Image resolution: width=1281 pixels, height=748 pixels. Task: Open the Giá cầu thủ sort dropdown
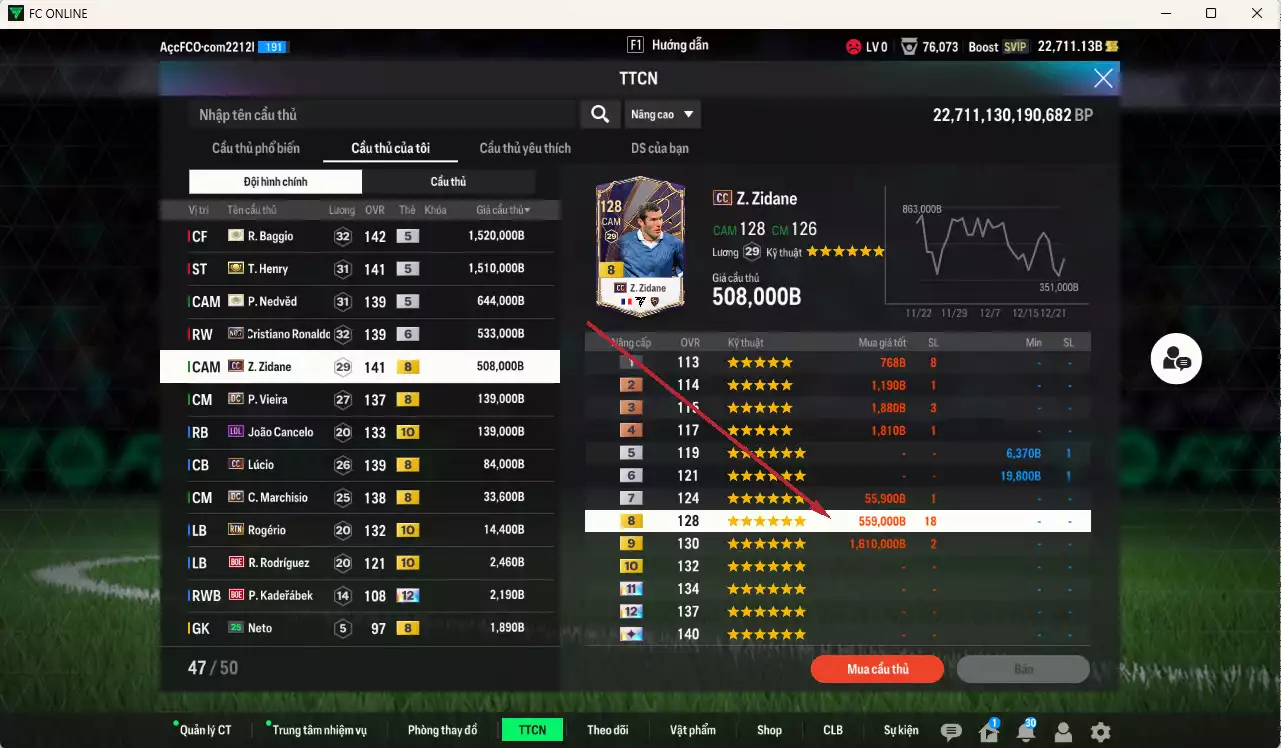coord(505,209)
